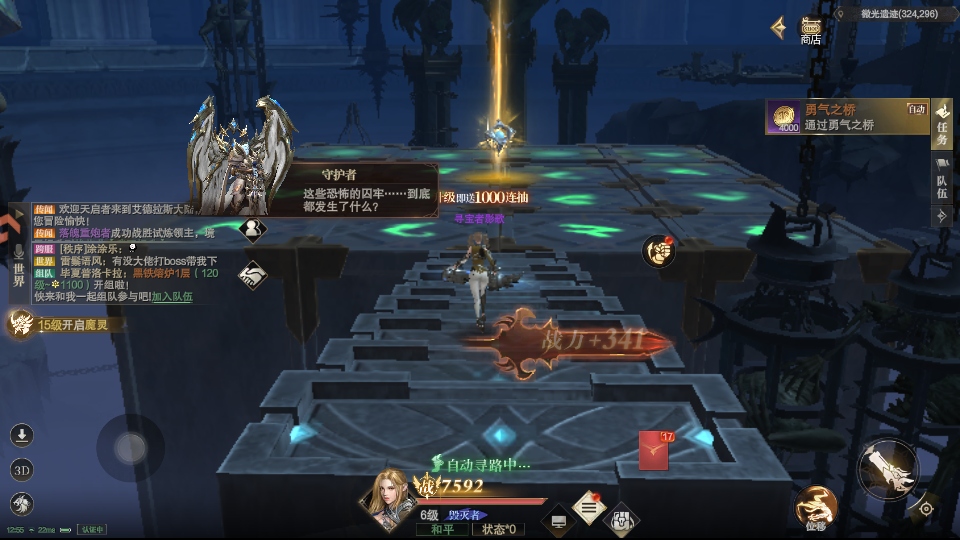This screenshot has width=960, height=540.
Task: Open the backpack inventory icon
Action: tap(622, 519)
